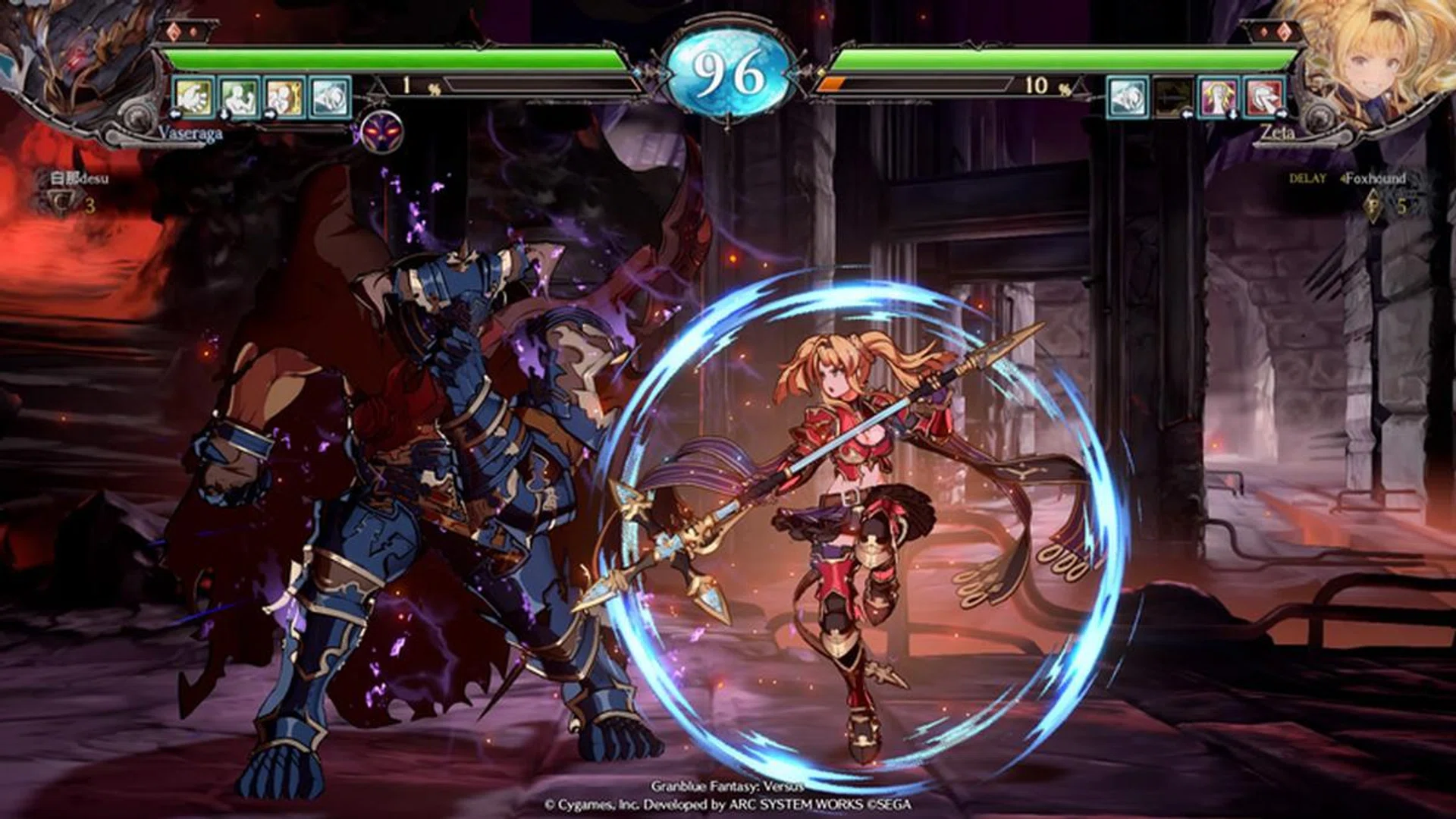The image size is (1456, 819).
Task: Select Vaseraga's first skill icon
Action: point(193,97)
